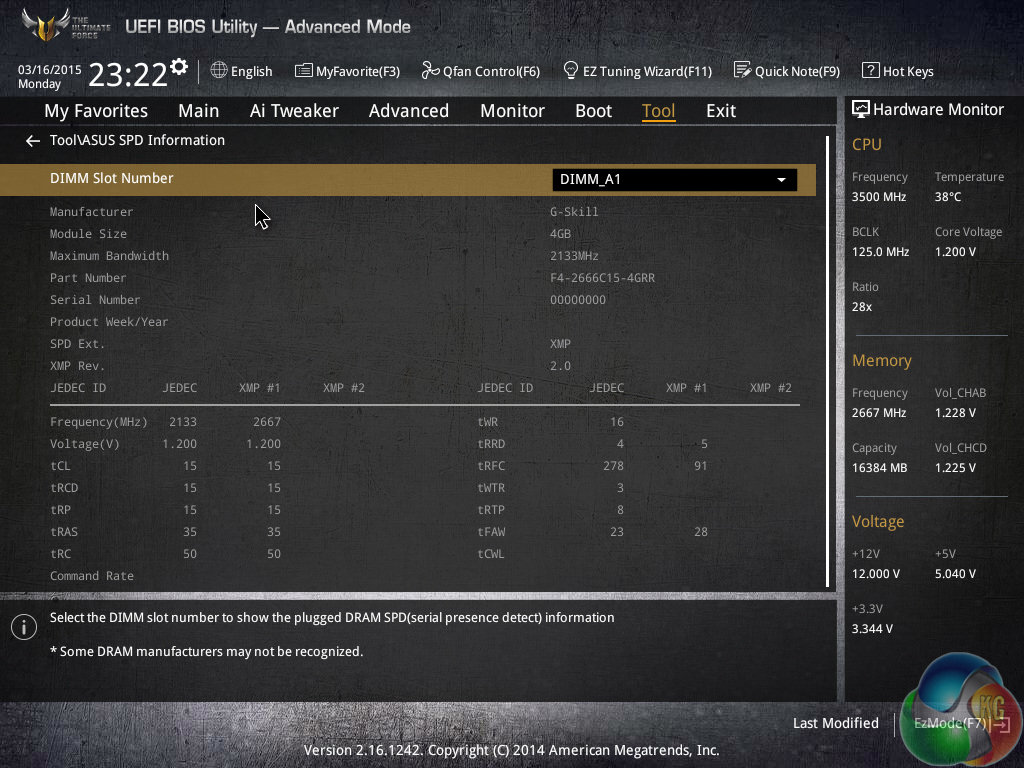Click the back arrow beside Tool\ASUS SPD Information

point(33,141)
